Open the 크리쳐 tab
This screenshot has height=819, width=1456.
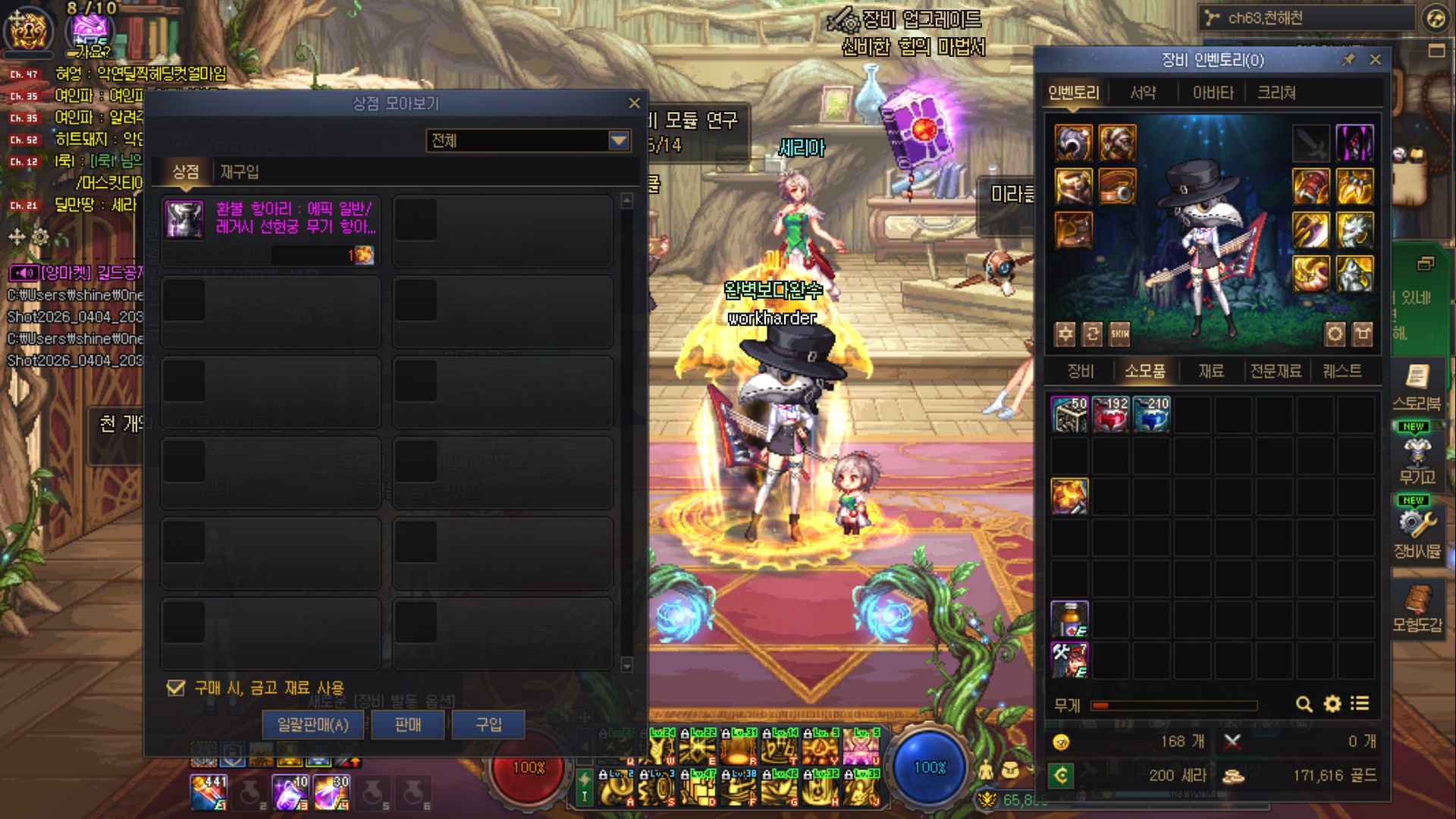1276,93
